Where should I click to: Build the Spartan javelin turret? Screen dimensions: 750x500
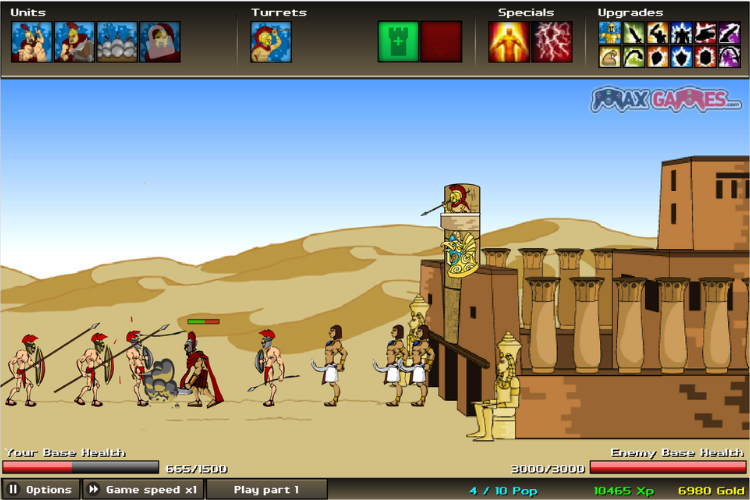[x=271, y=42]
